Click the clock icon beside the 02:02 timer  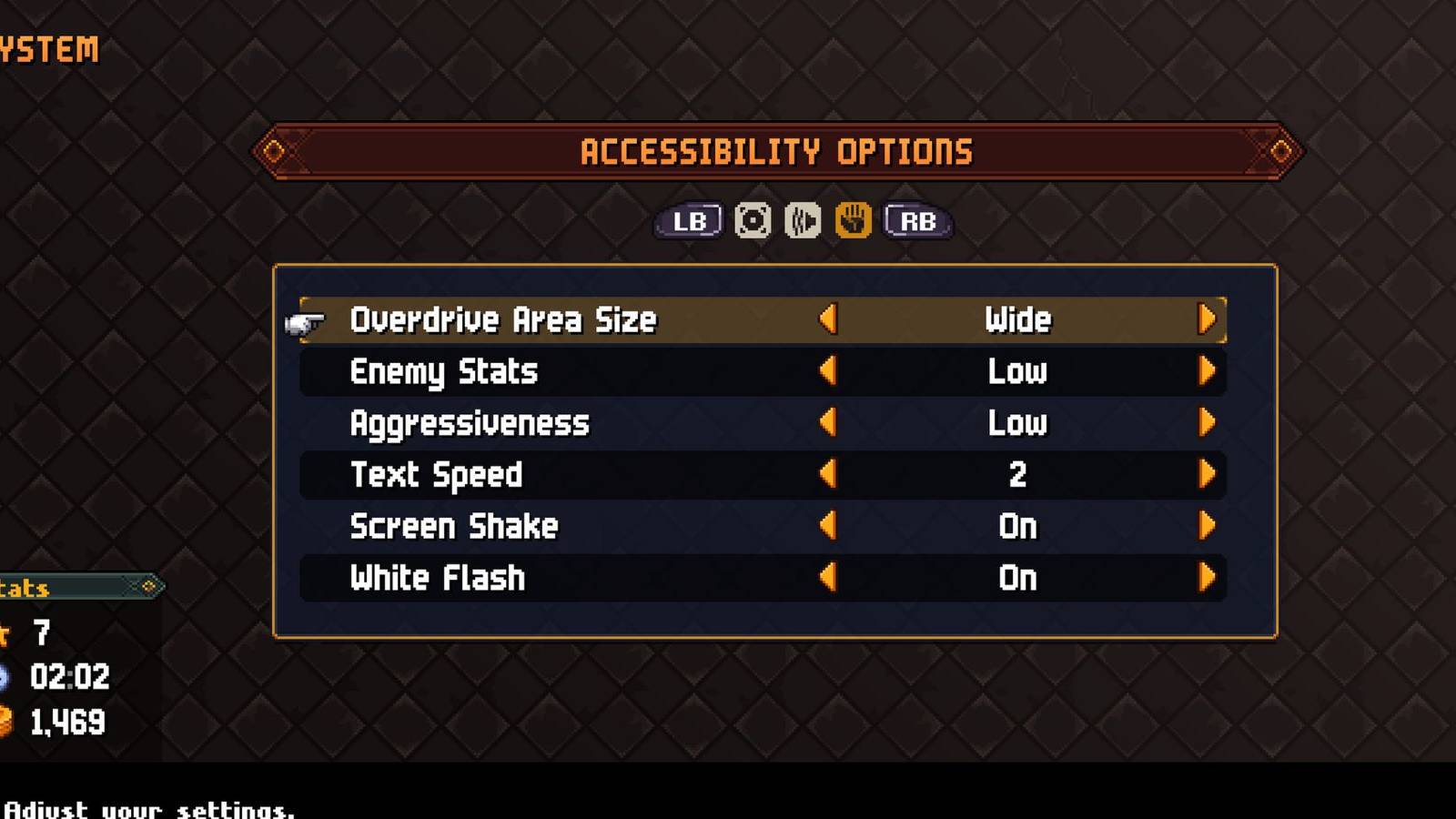tap(6, 677)
